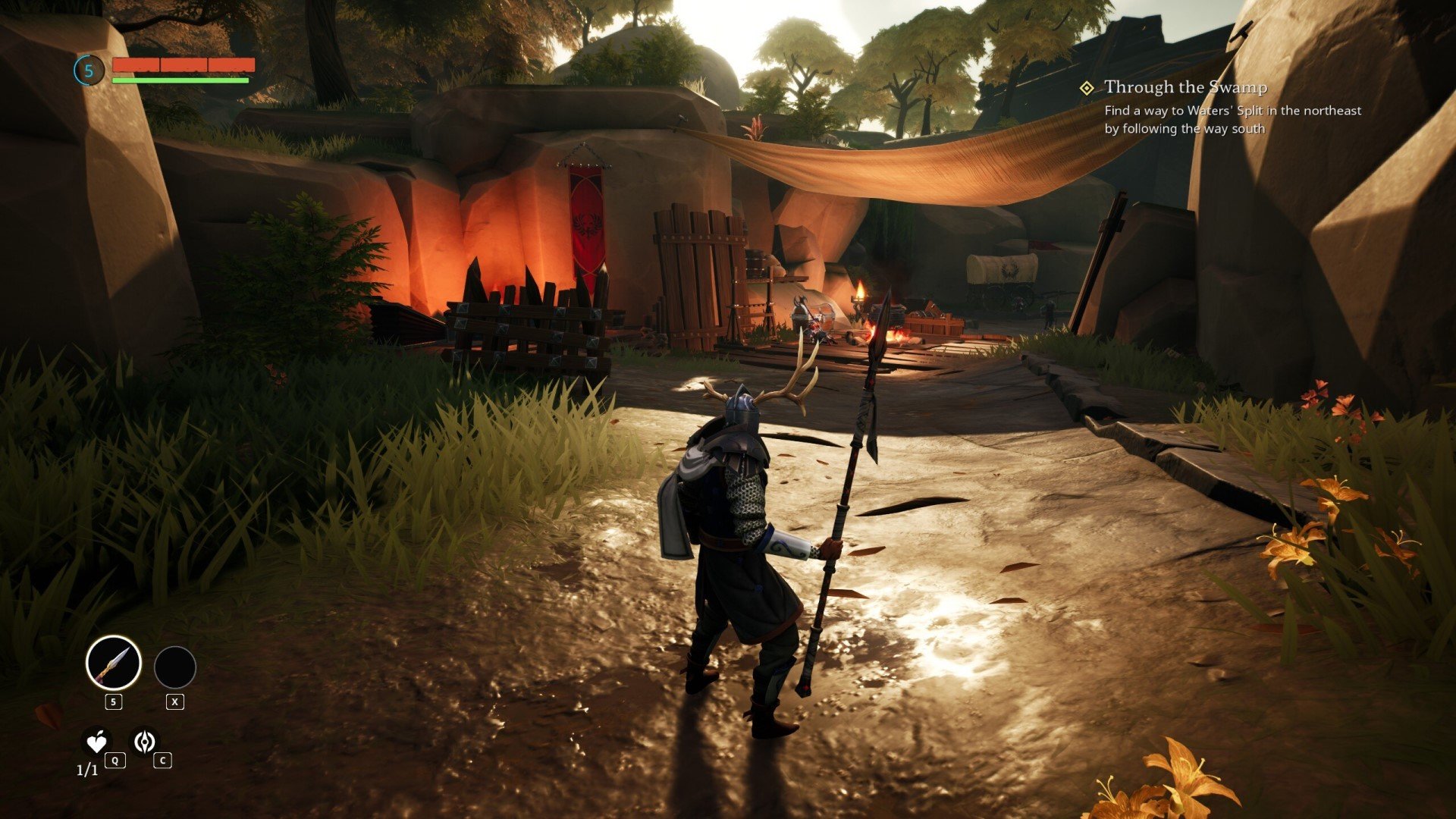Use the heart-shaped healing fruit item
Image resolution: width=1456 pixels, height=819 pixels.
[x=96, y=742]
